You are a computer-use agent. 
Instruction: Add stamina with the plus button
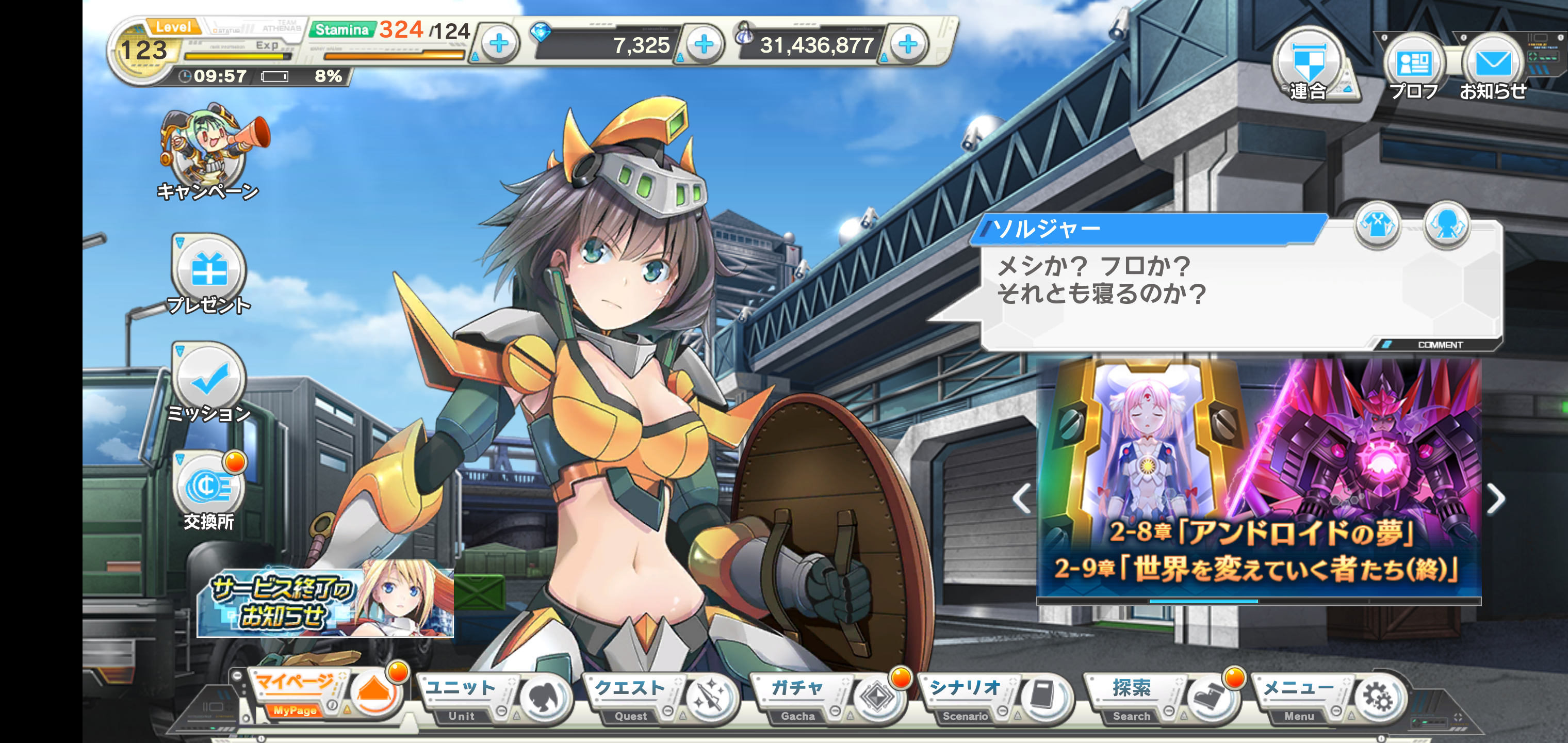499,44
